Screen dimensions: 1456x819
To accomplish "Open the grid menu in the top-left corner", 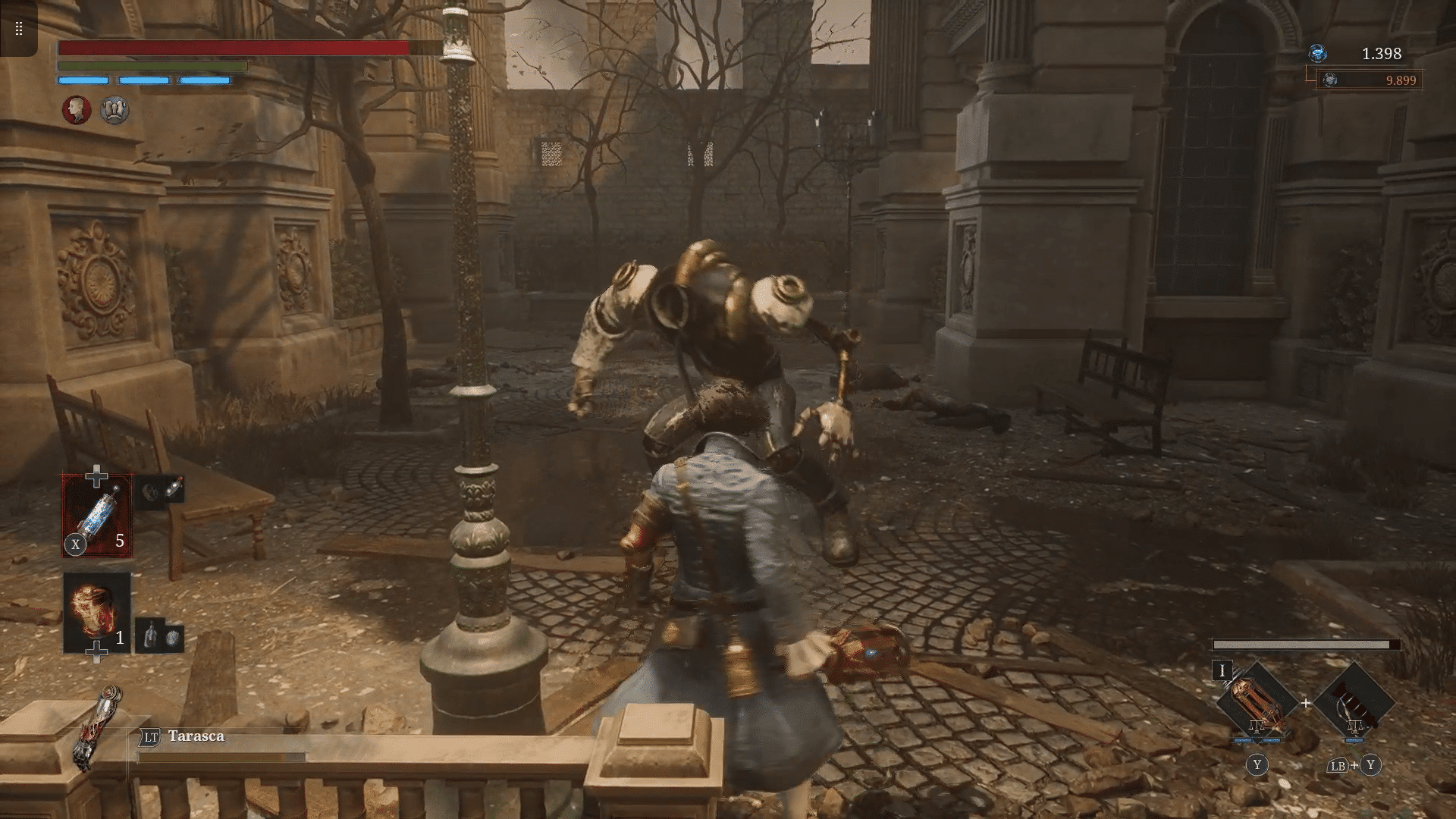I will (18, 29).
